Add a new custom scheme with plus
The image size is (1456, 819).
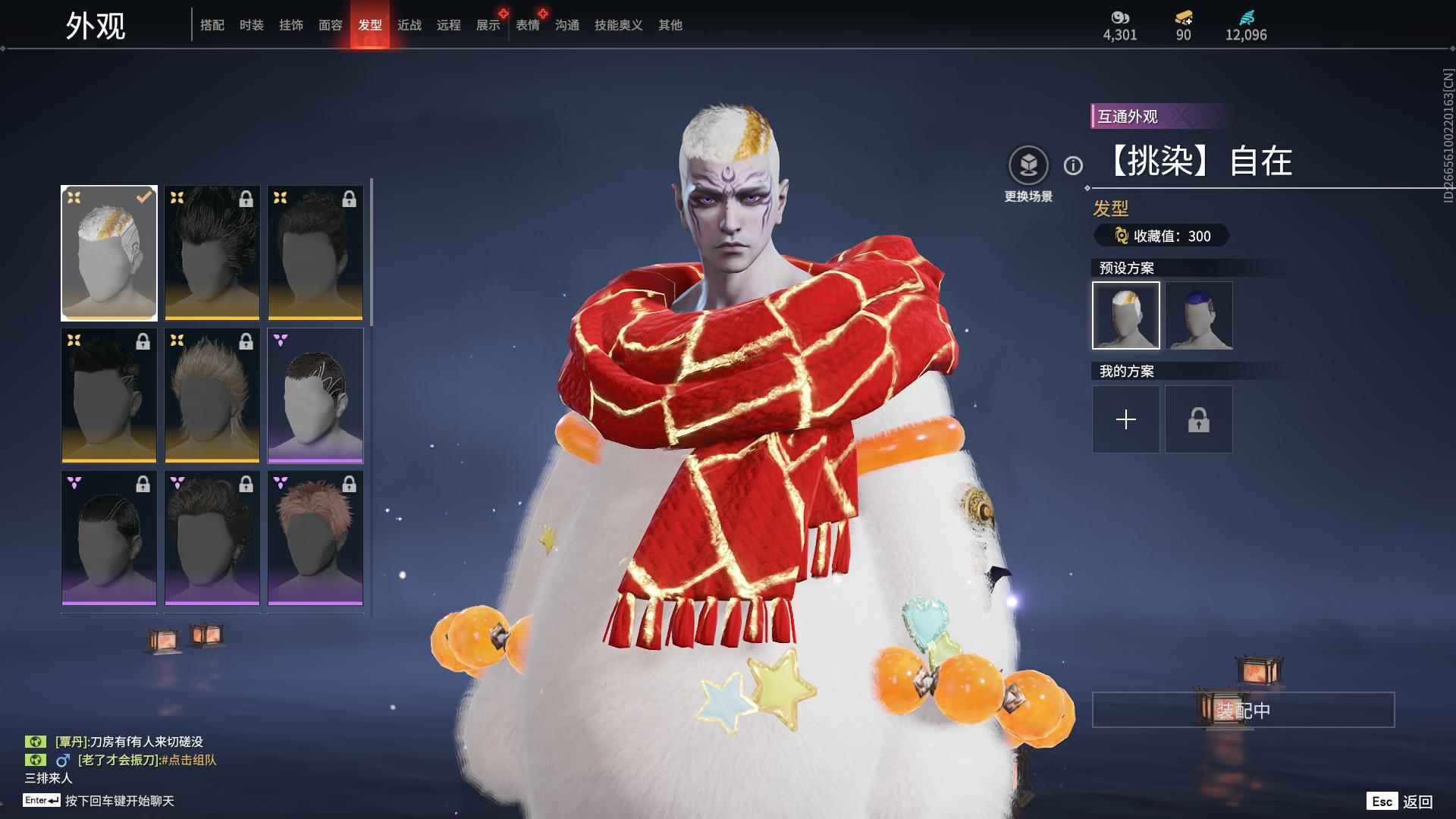click(x=1126, y=419)
